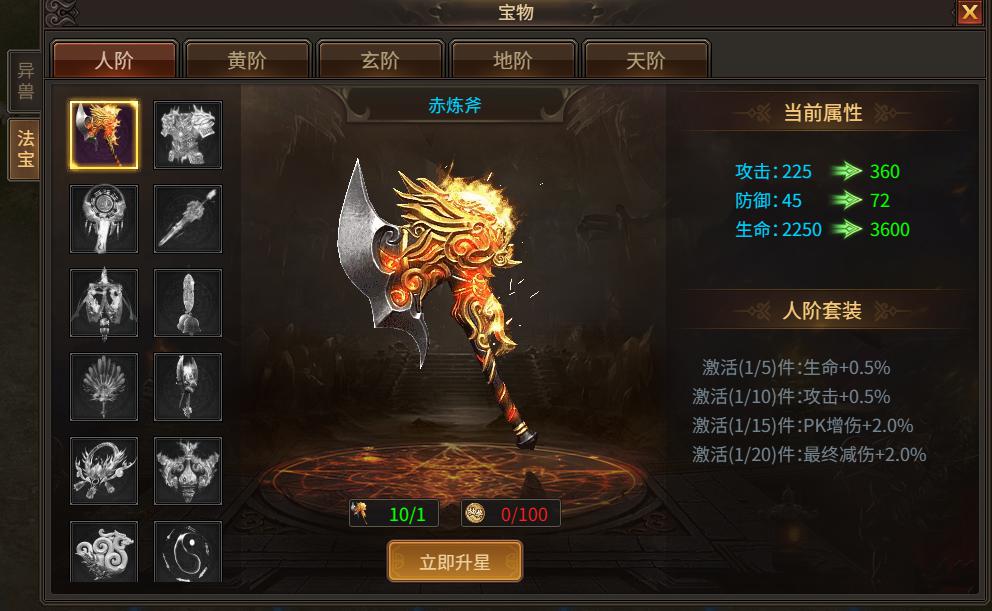The width and height of the screenshot is (992, 611).
Task: Choose the yin-yang symbol treasure slot
Action: click(188, 553)
